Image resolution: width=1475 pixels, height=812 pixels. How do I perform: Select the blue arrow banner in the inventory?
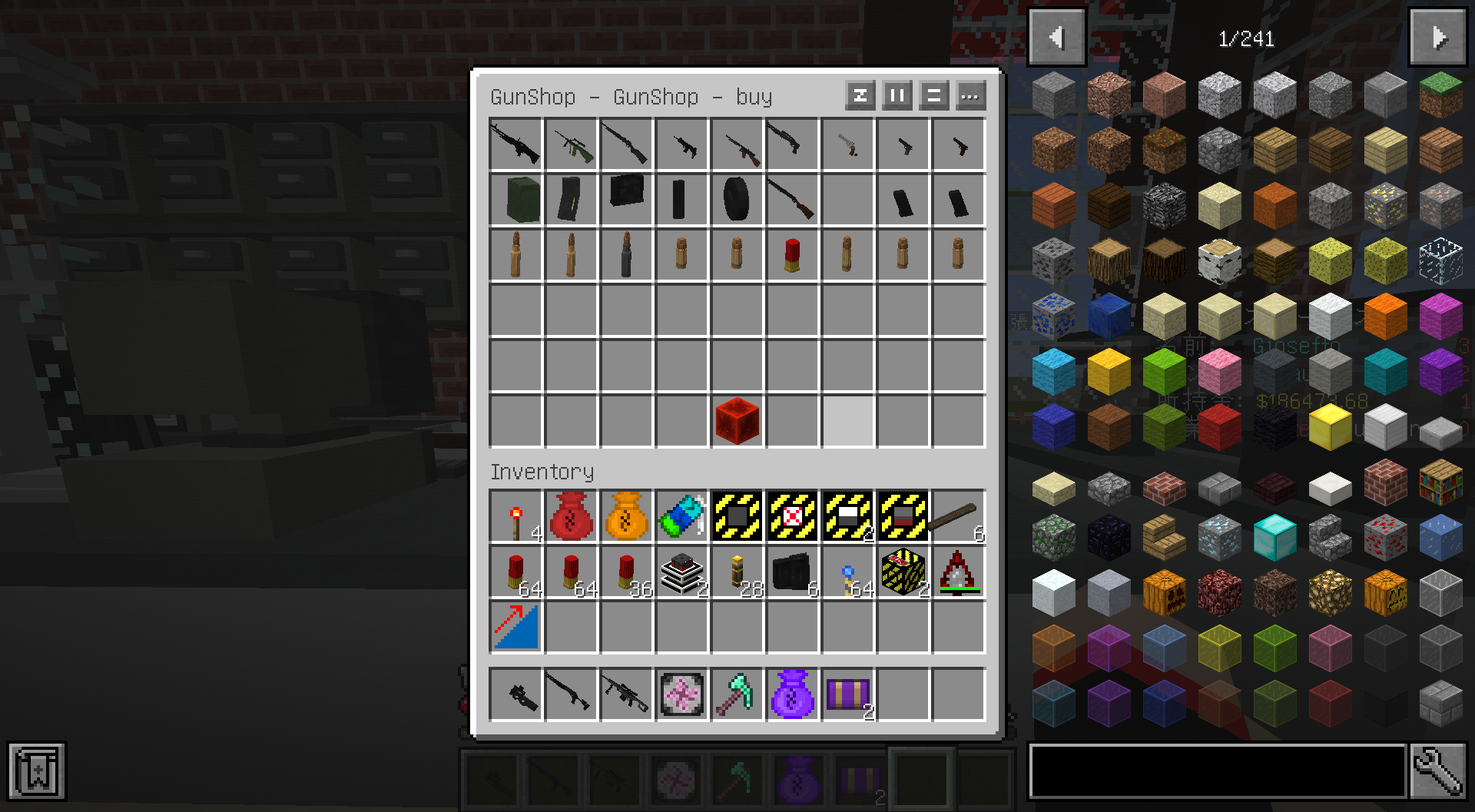click(515, 628)
